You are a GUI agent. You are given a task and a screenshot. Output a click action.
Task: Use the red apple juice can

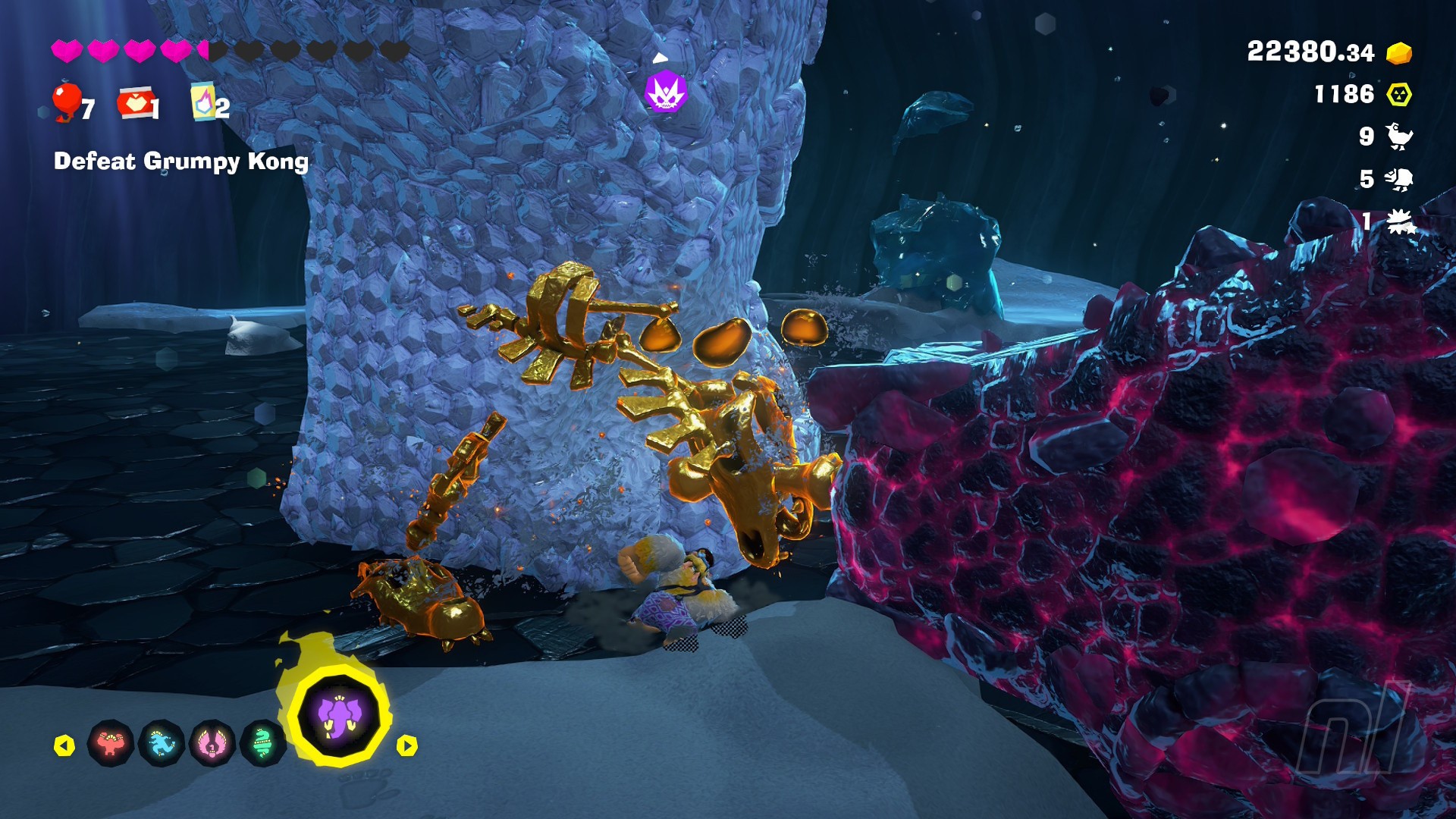134,103
